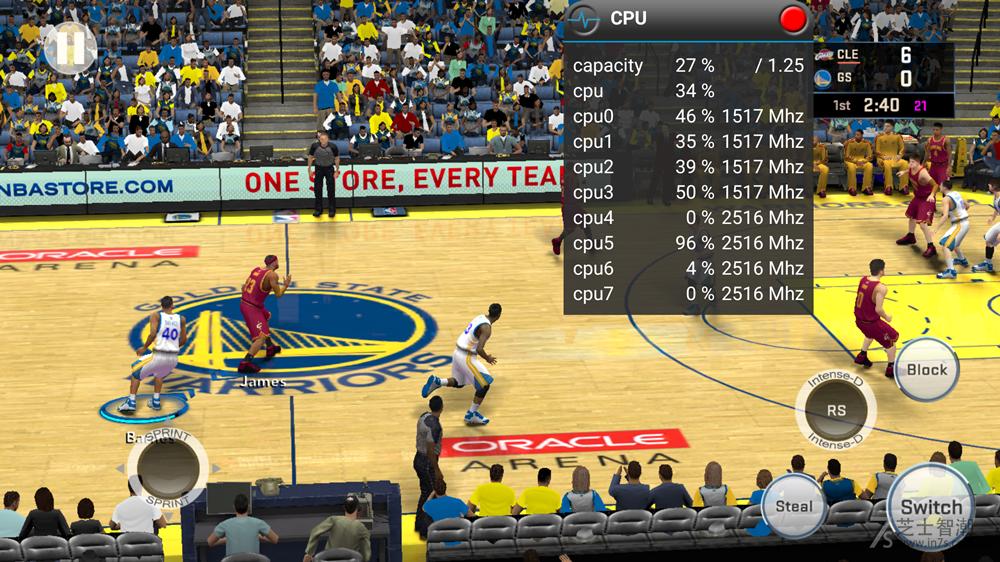Tap the RS Intense-D control
Screen dimensions: 1000x562
click(x=836, y=411)
